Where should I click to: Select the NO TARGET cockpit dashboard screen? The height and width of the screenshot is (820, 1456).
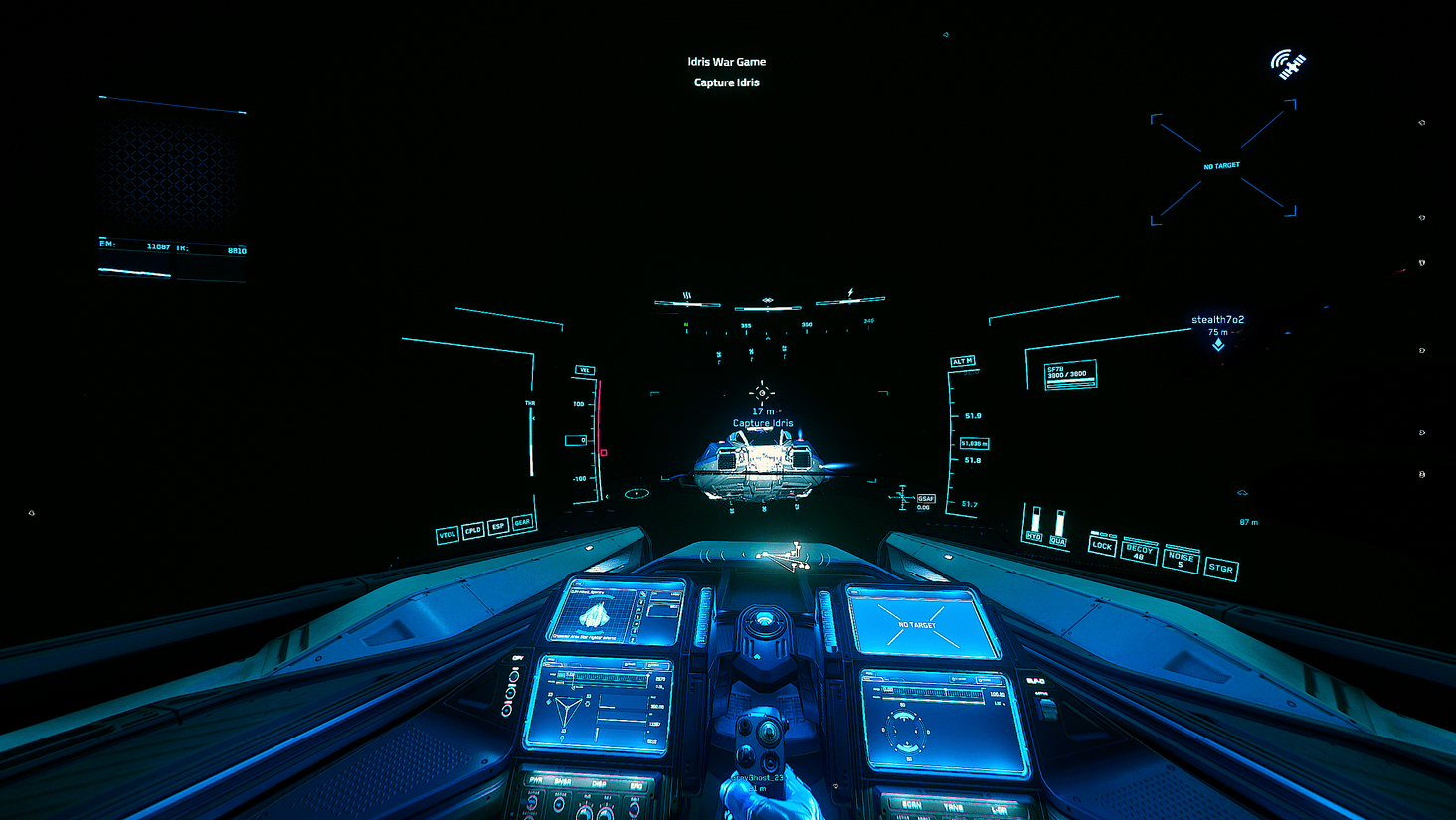[x=921, y=624]
